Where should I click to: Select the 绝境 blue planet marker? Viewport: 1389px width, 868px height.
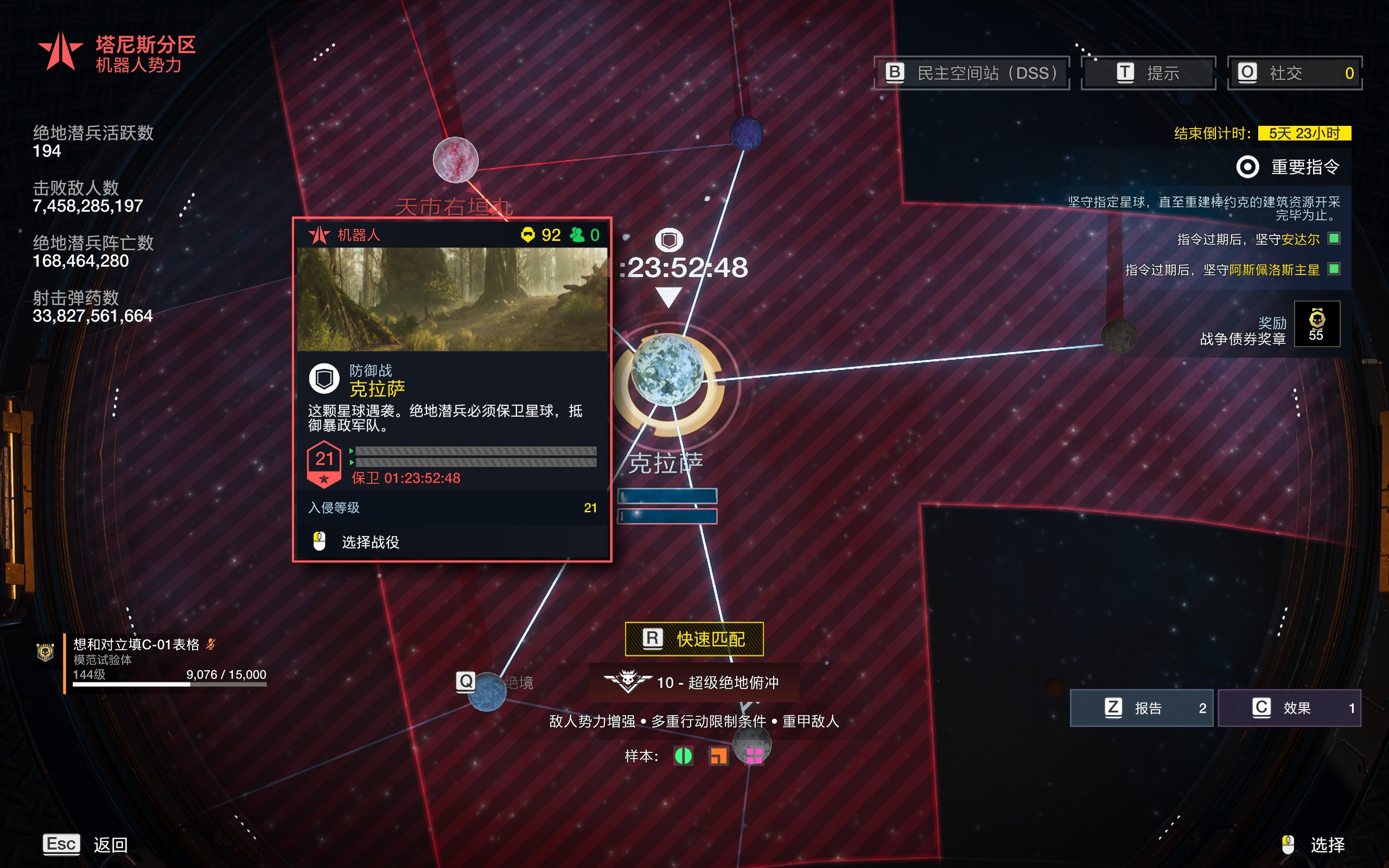coord(487,691)
